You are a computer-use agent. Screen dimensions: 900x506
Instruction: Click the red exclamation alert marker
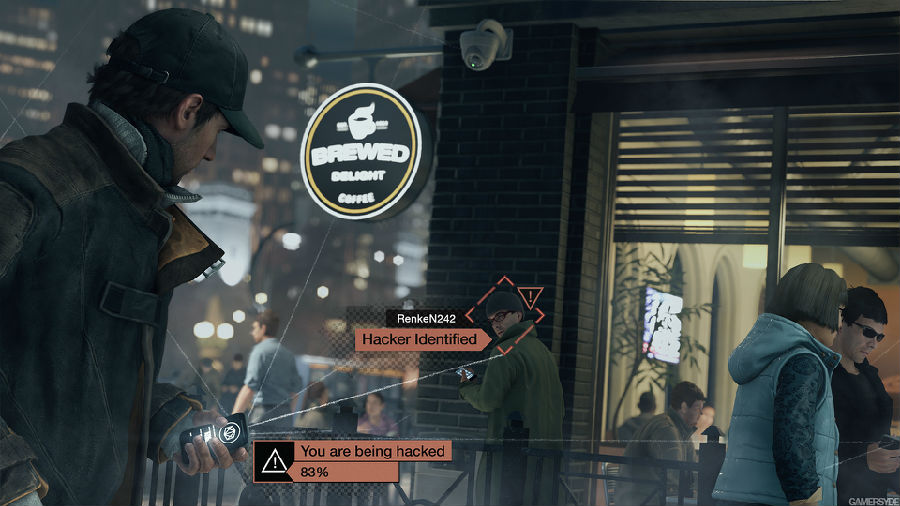(532, 297)
